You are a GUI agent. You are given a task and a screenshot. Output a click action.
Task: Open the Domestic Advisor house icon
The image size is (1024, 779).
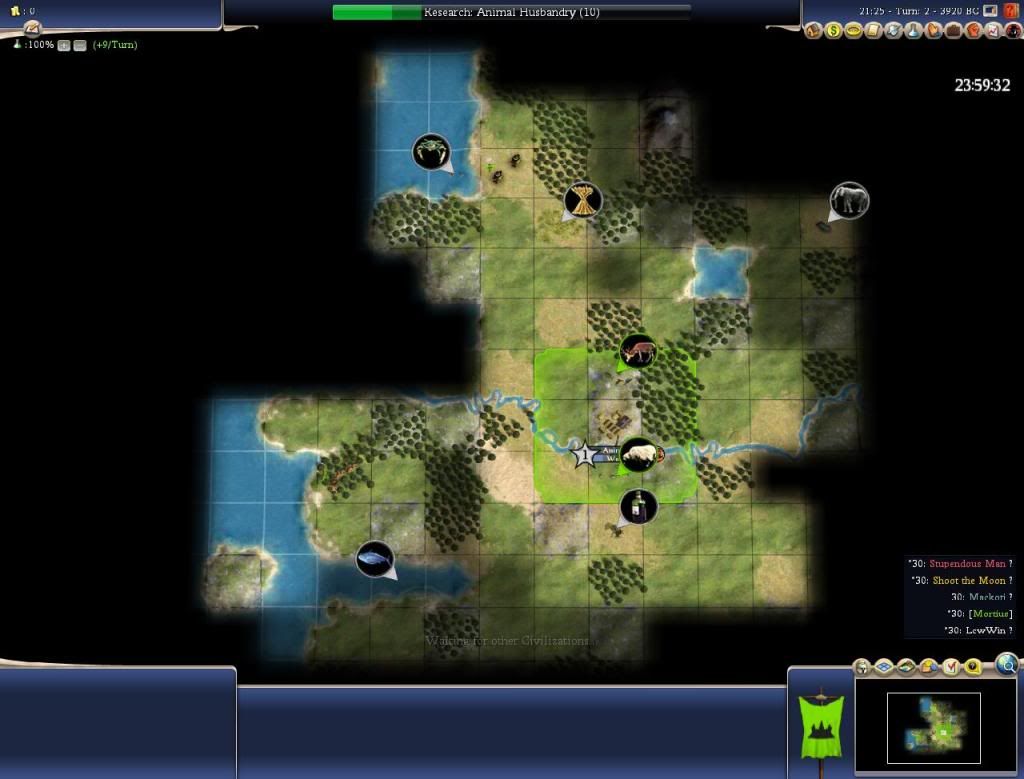(813, 31)
